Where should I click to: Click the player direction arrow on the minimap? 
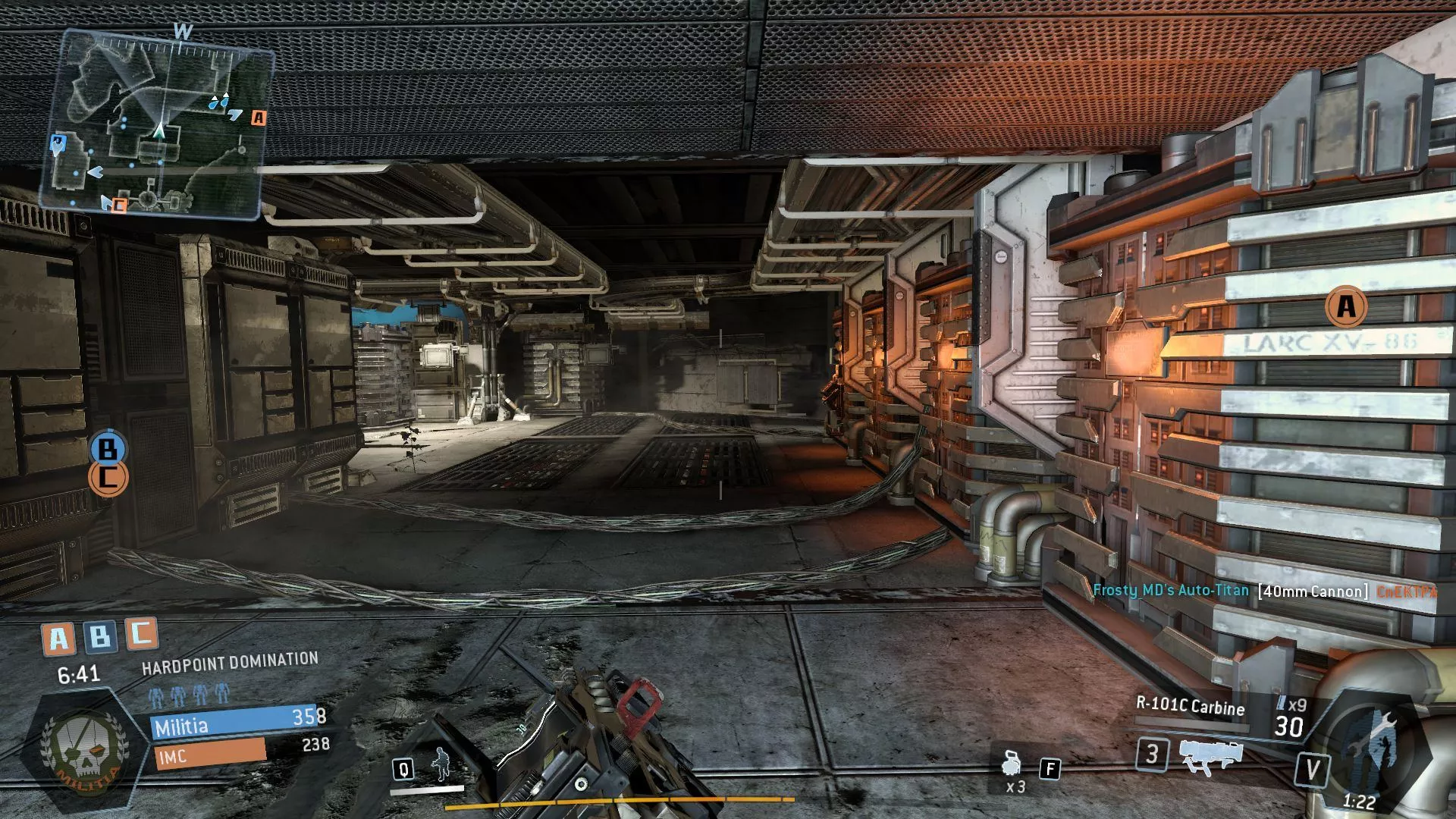click(159, 130)
